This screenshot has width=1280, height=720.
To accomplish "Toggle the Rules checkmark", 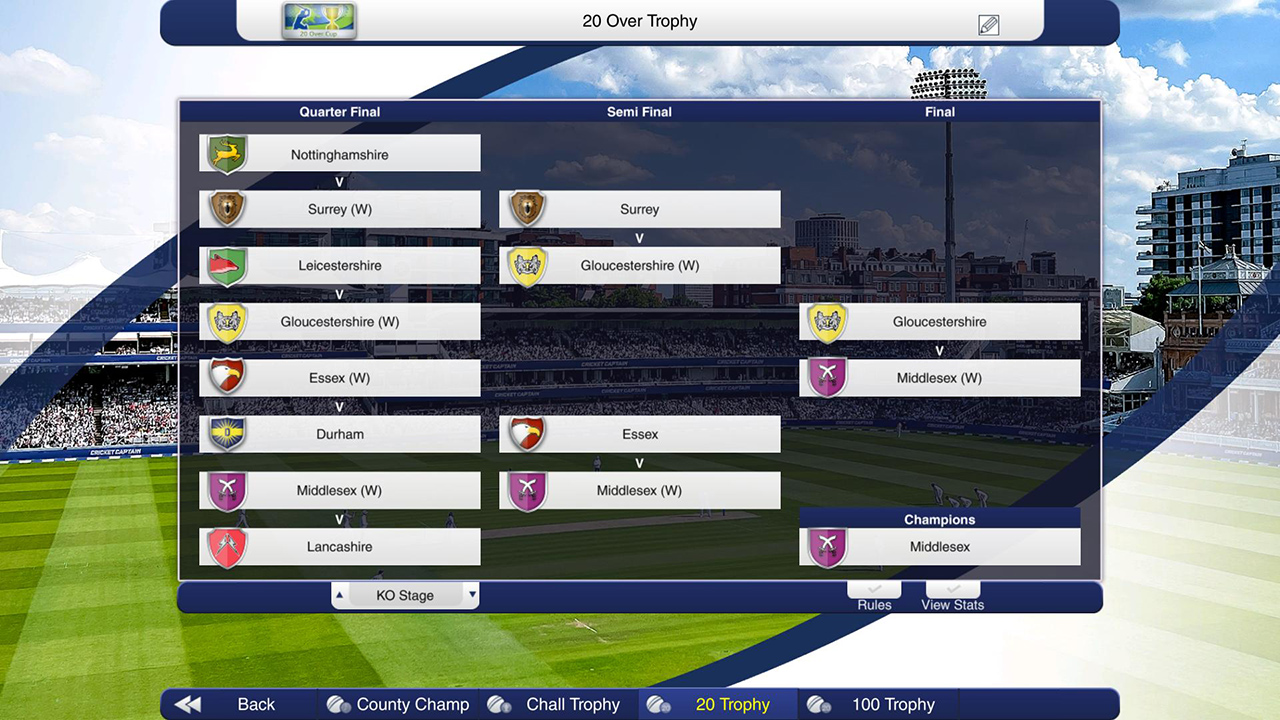I will (873, 589).
